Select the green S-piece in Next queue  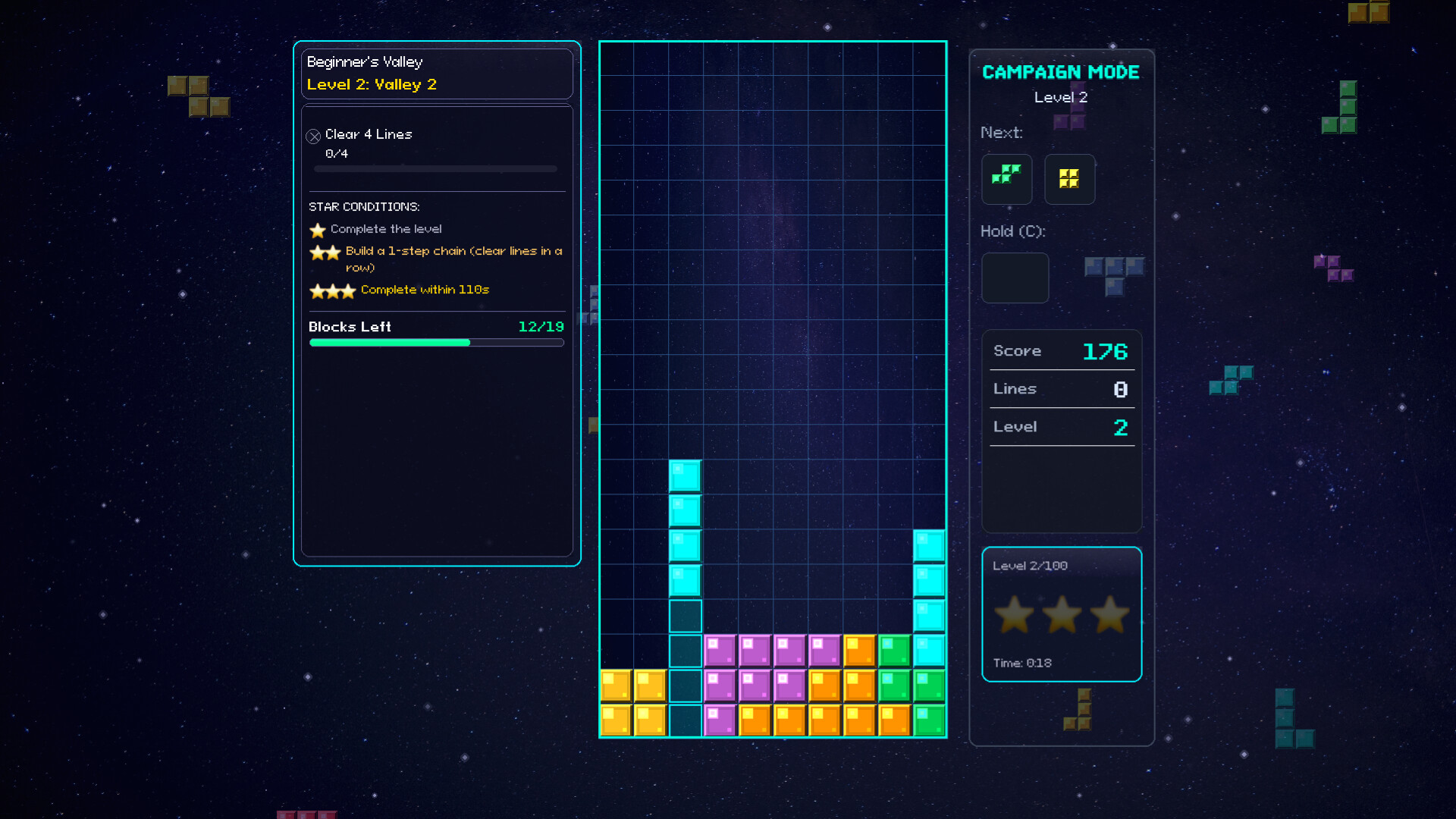[x=1007, y=179]
